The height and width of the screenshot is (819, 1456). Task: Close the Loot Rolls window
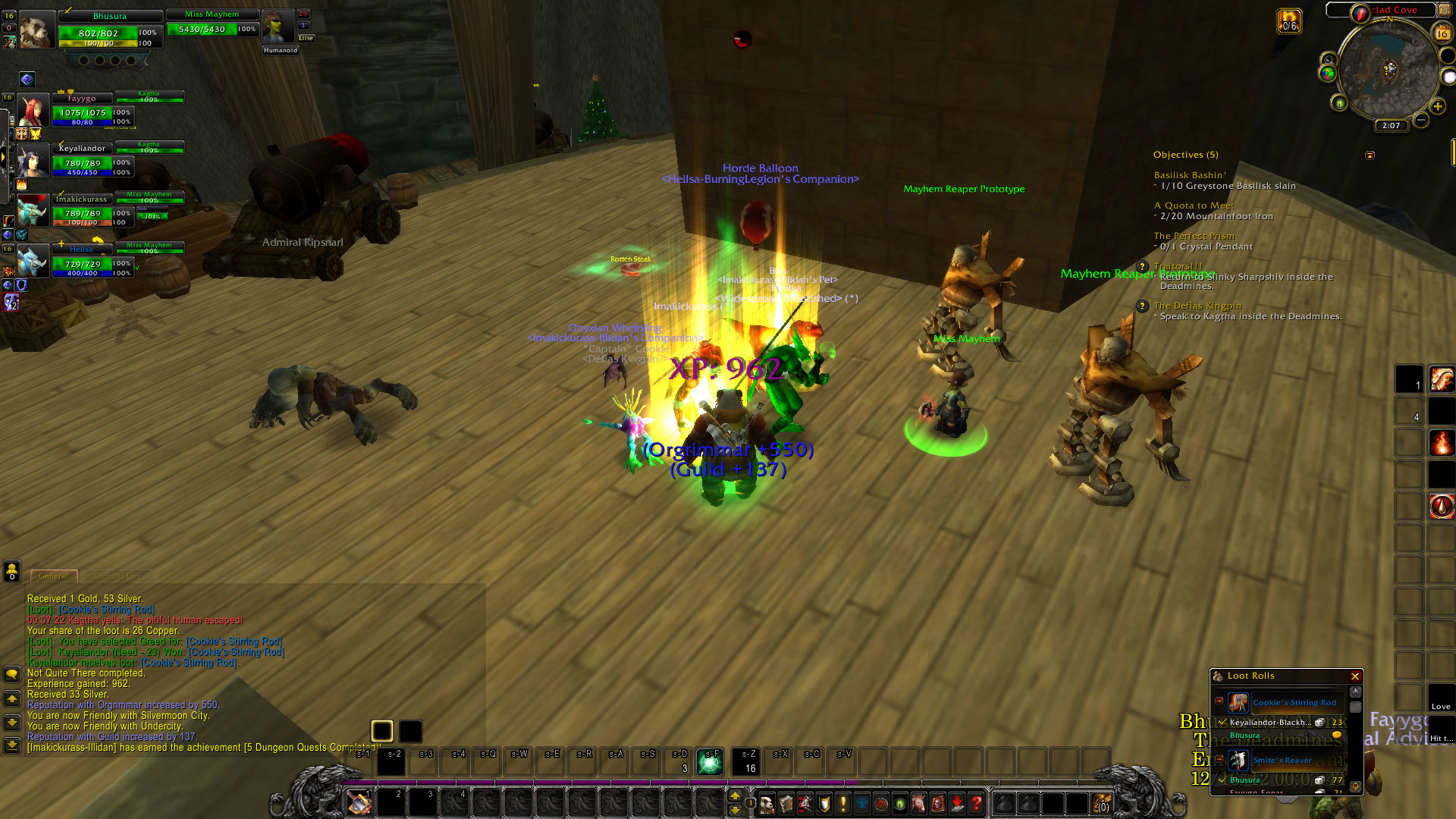click(x=1355, y=676)
